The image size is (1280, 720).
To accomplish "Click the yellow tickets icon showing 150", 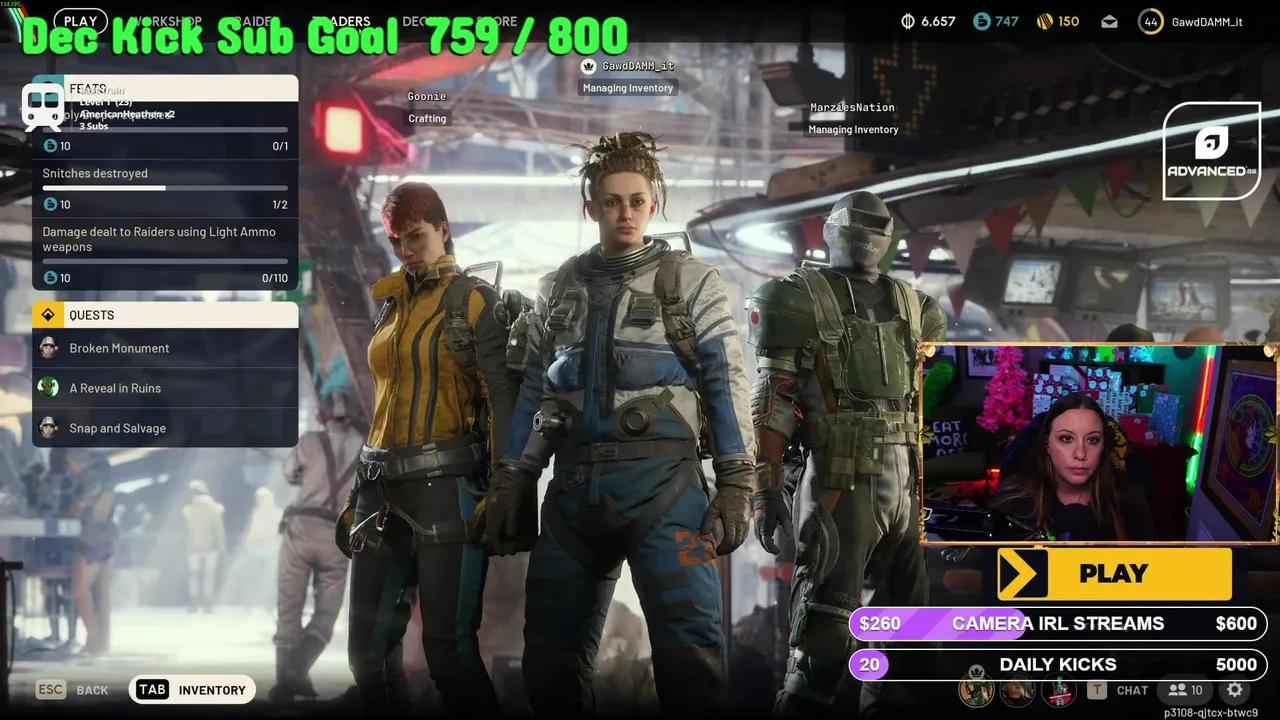I will click(x=1043, y=20).
